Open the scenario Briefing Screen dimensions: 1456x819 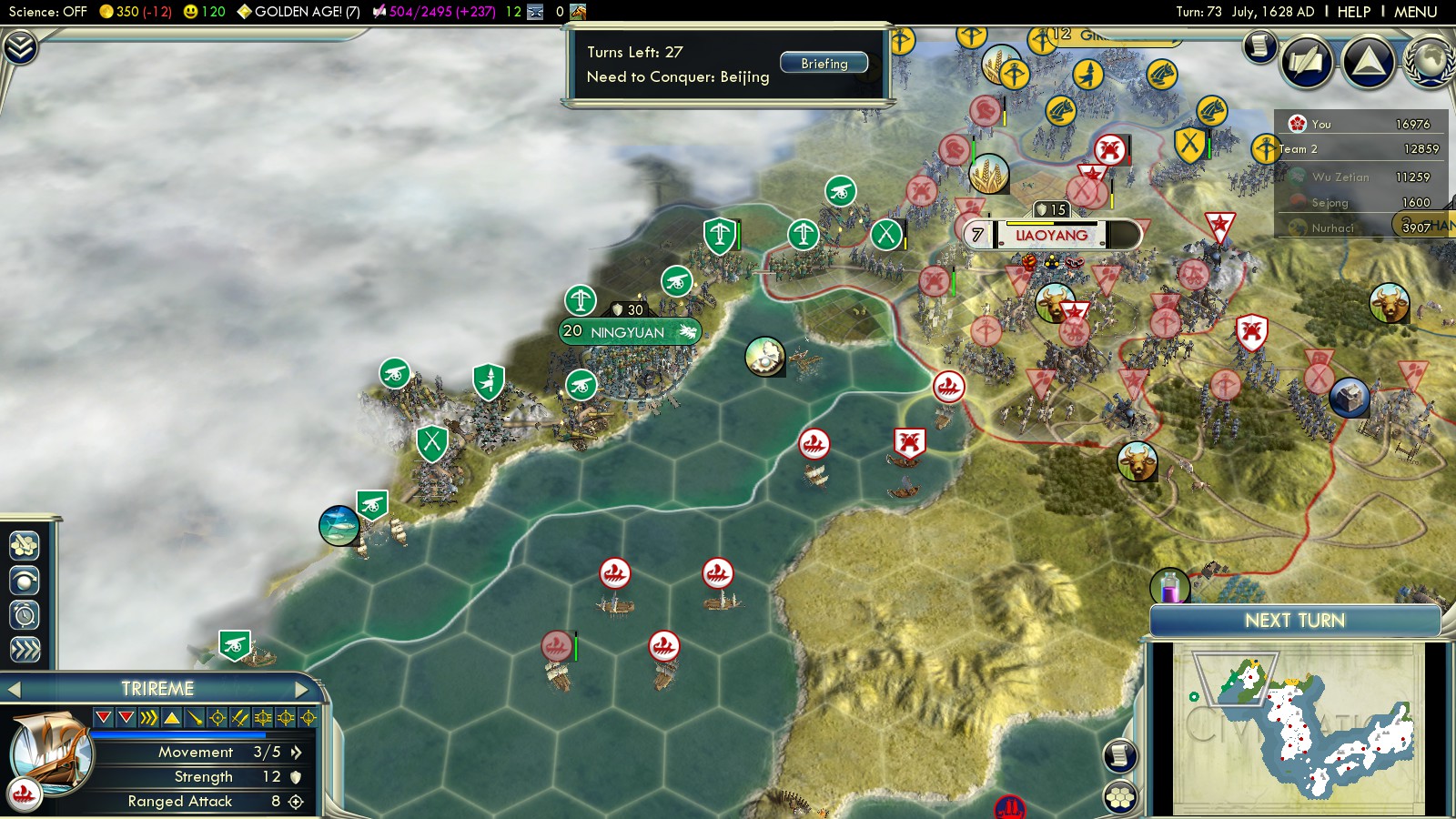tap(824, 64)
